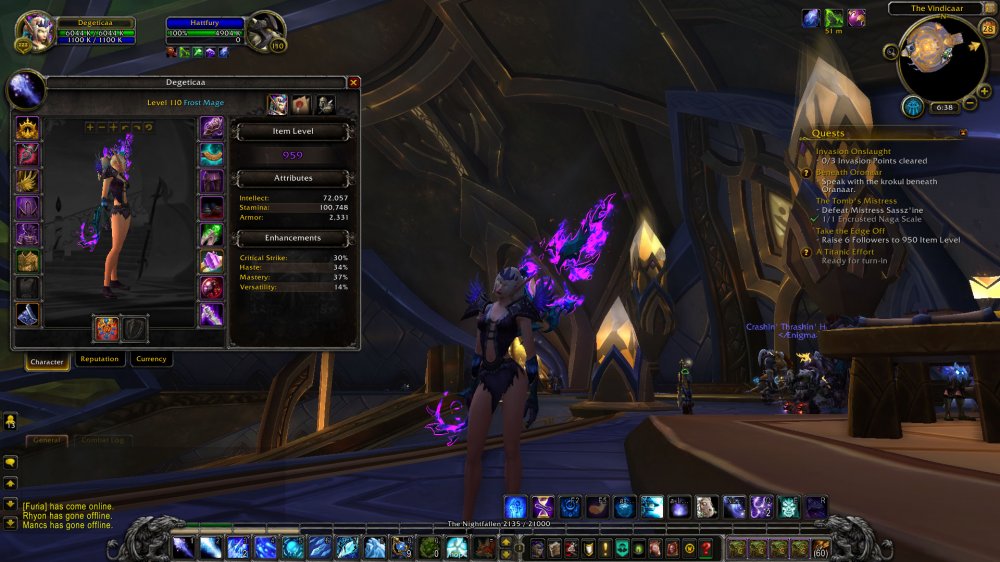This screenshot has width=1000, height=562.
Task: Click the main-hand weapon slot
Action: pyautogui.click(x=106, y=328)
